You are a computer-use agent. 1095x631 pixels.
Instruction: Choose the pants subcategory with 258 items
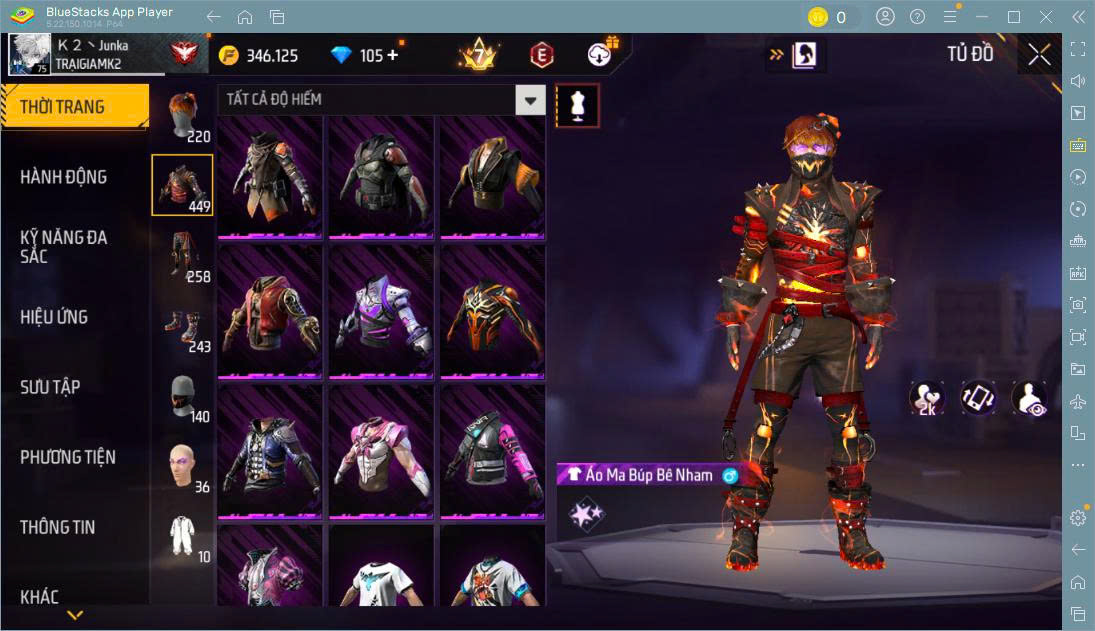coord(183,255)
